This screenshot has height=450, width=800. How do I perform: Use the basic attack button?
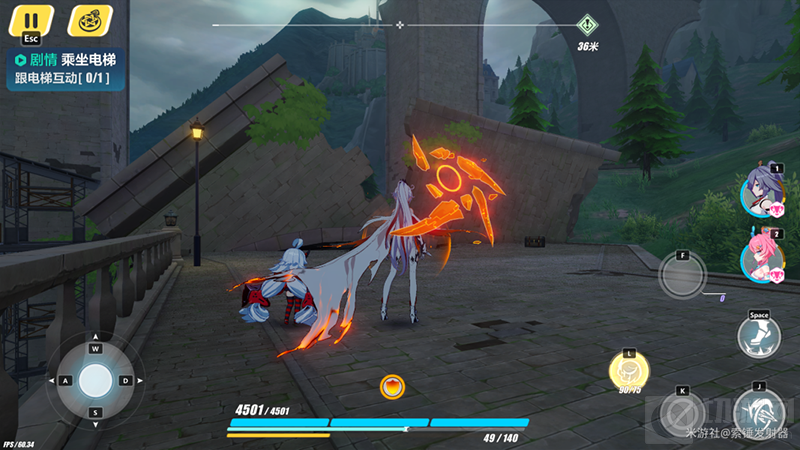coord(759,412)
